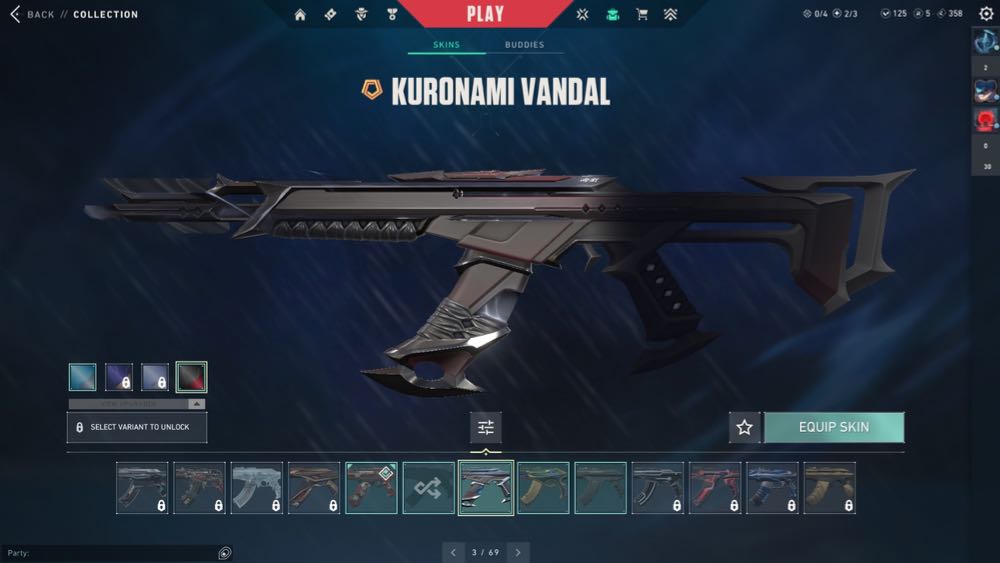Select the highlighted Kuronami Vandal thumbnail
This screenshot has height=563, width=1000.
coord(486,488)
